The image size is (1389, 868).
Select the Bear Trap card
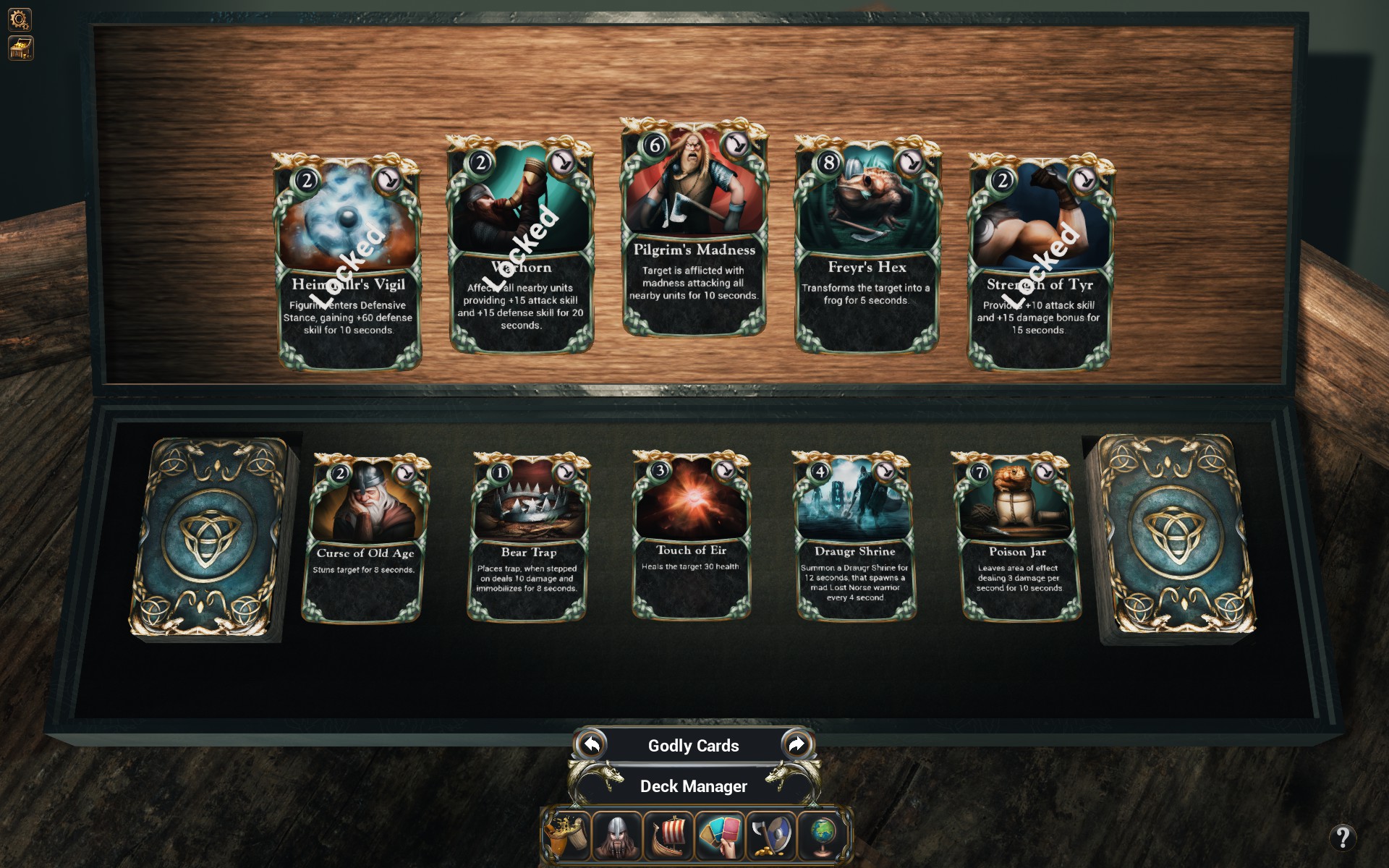529,537
